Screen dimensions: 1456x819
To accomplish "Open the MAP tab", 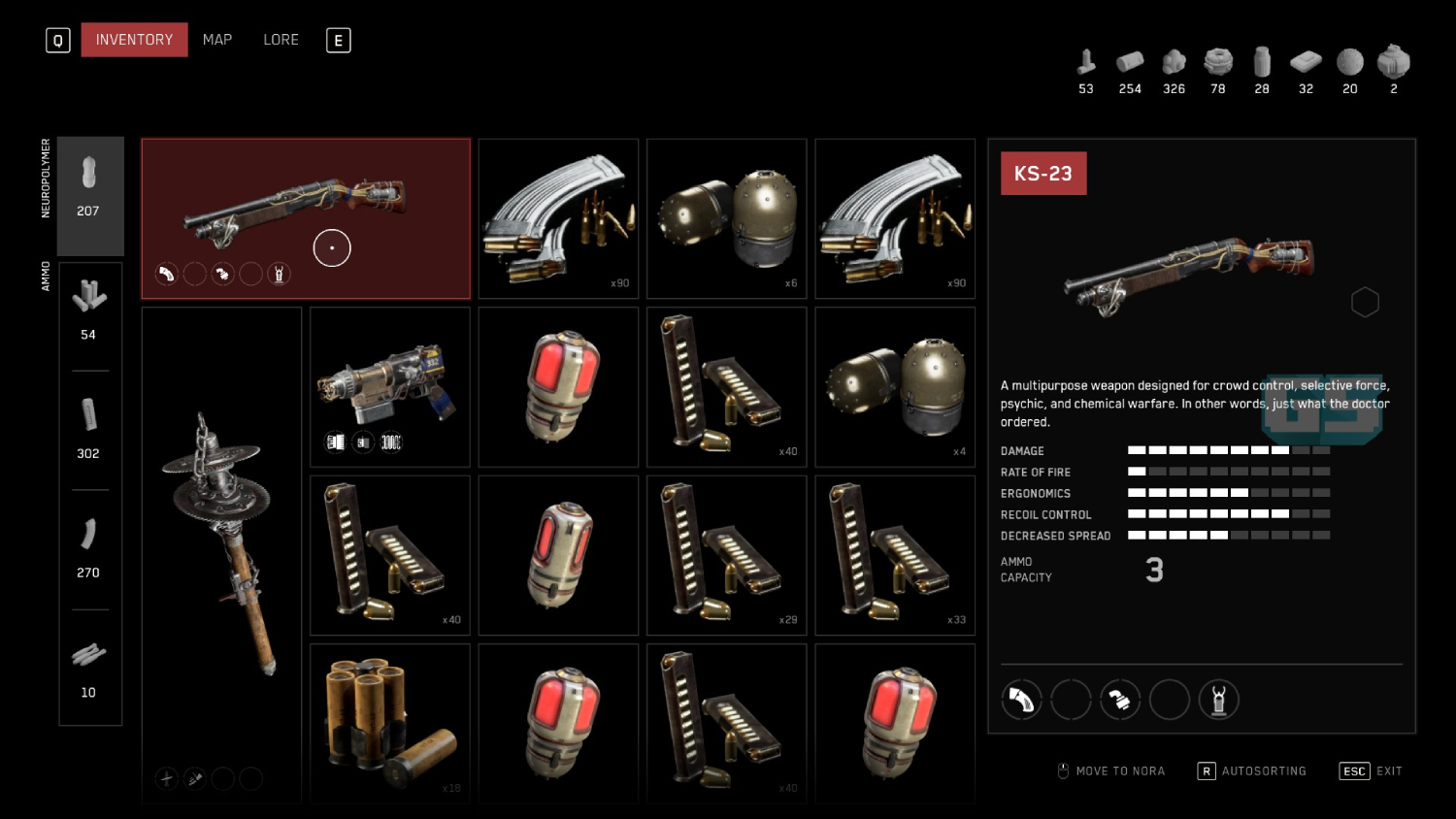I will click(216, 40).
